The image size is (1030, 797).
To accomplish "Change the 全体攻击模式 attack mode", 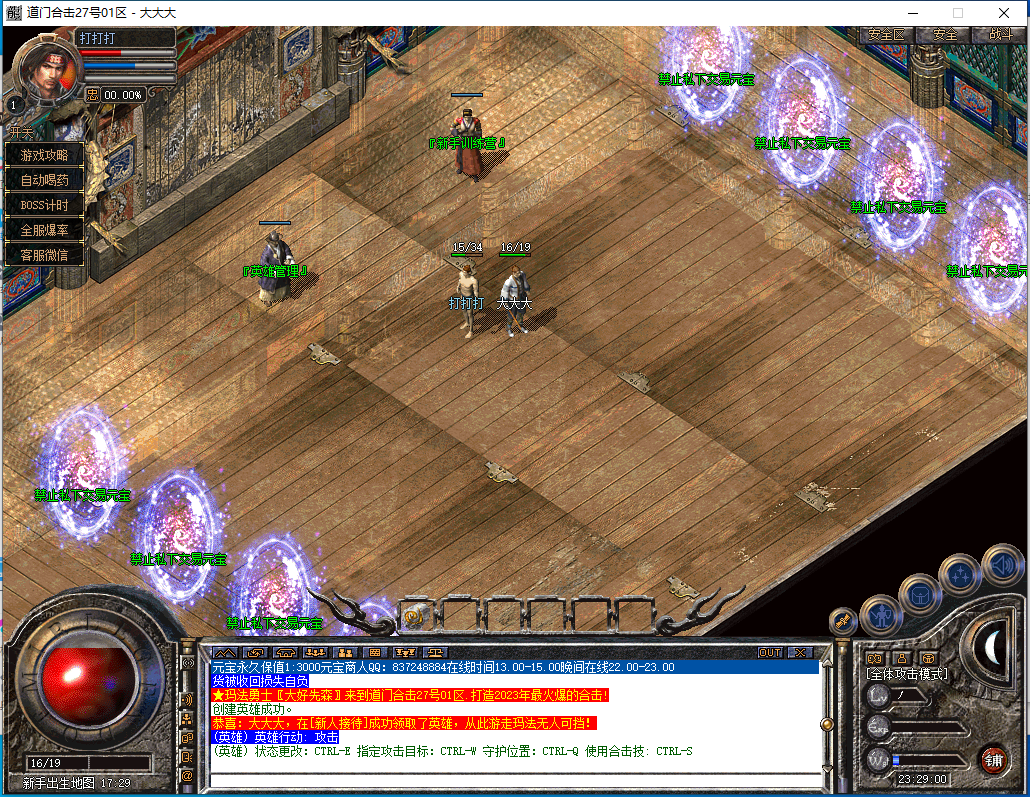I will 906,674.
